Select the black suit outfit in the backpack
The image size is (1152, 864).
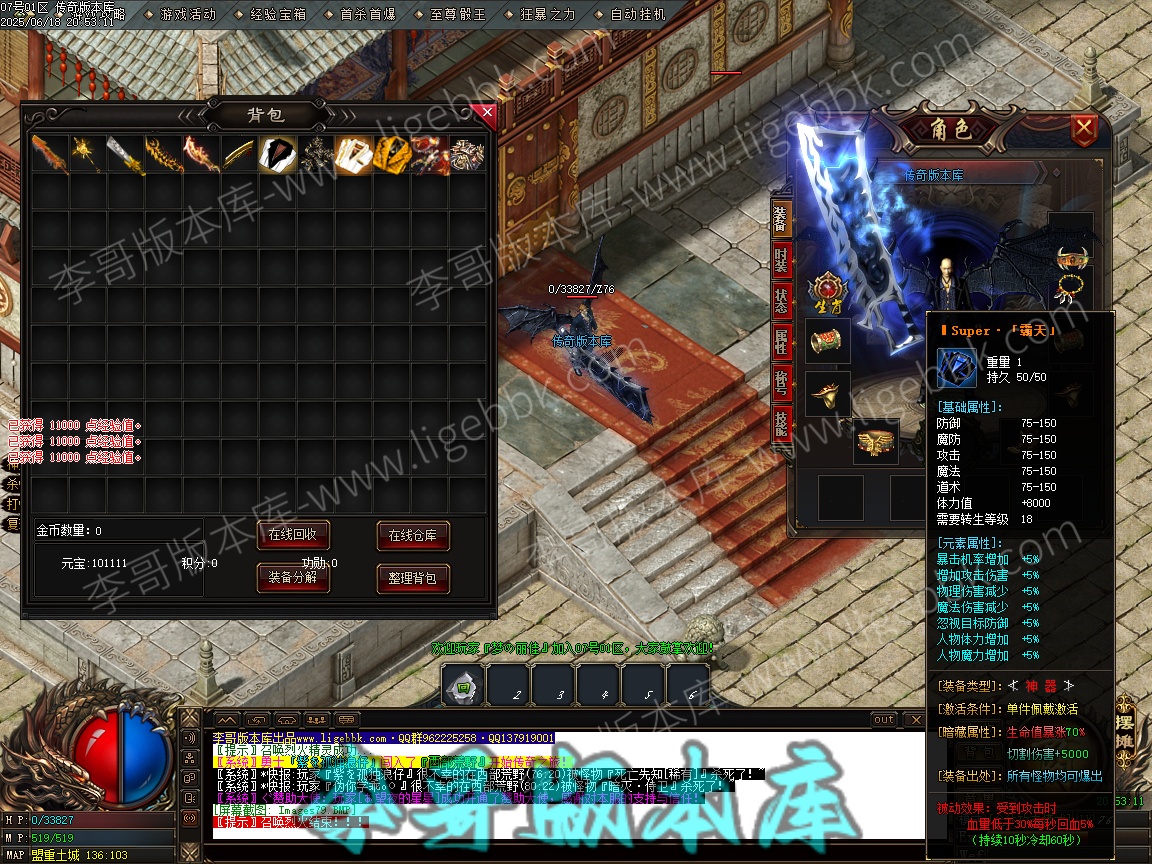(277, 155)
